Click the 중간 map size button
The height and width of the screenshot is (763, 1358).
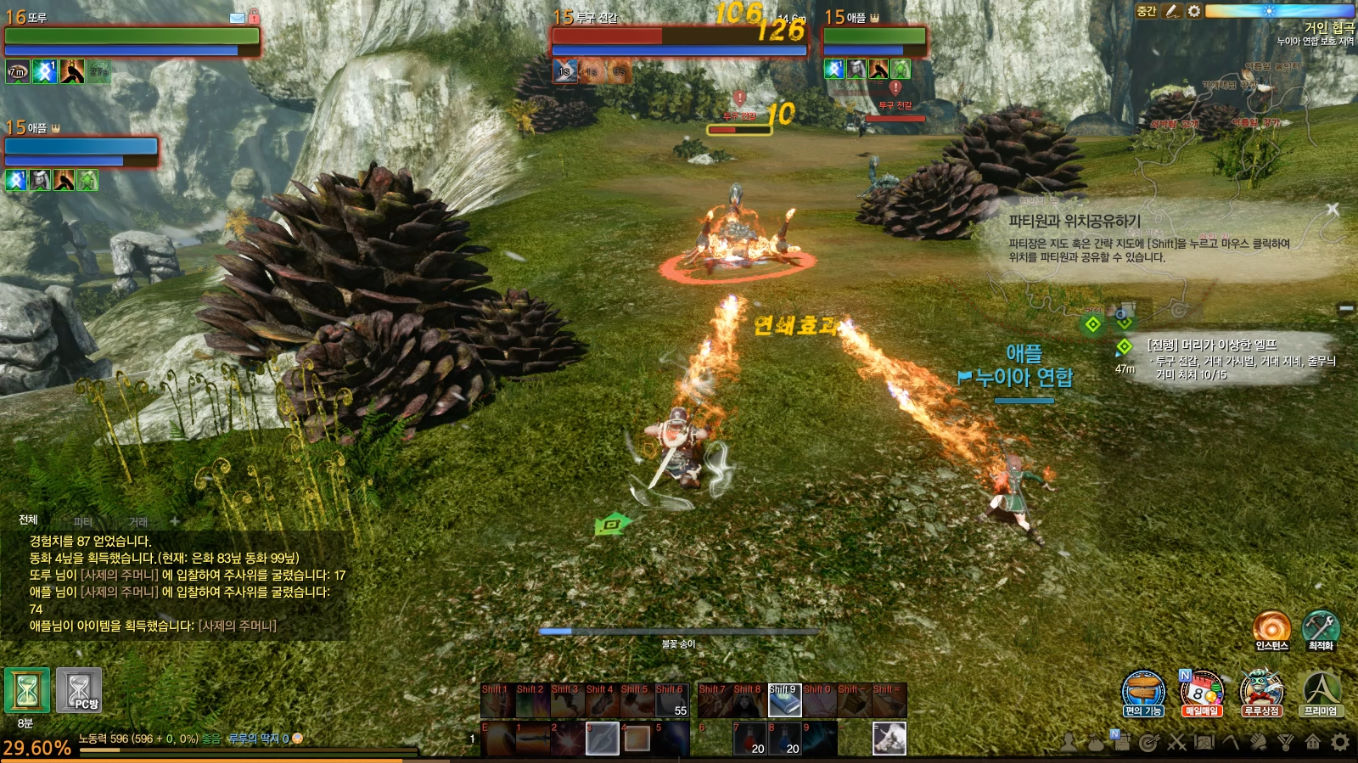[x=1146, y=11]
